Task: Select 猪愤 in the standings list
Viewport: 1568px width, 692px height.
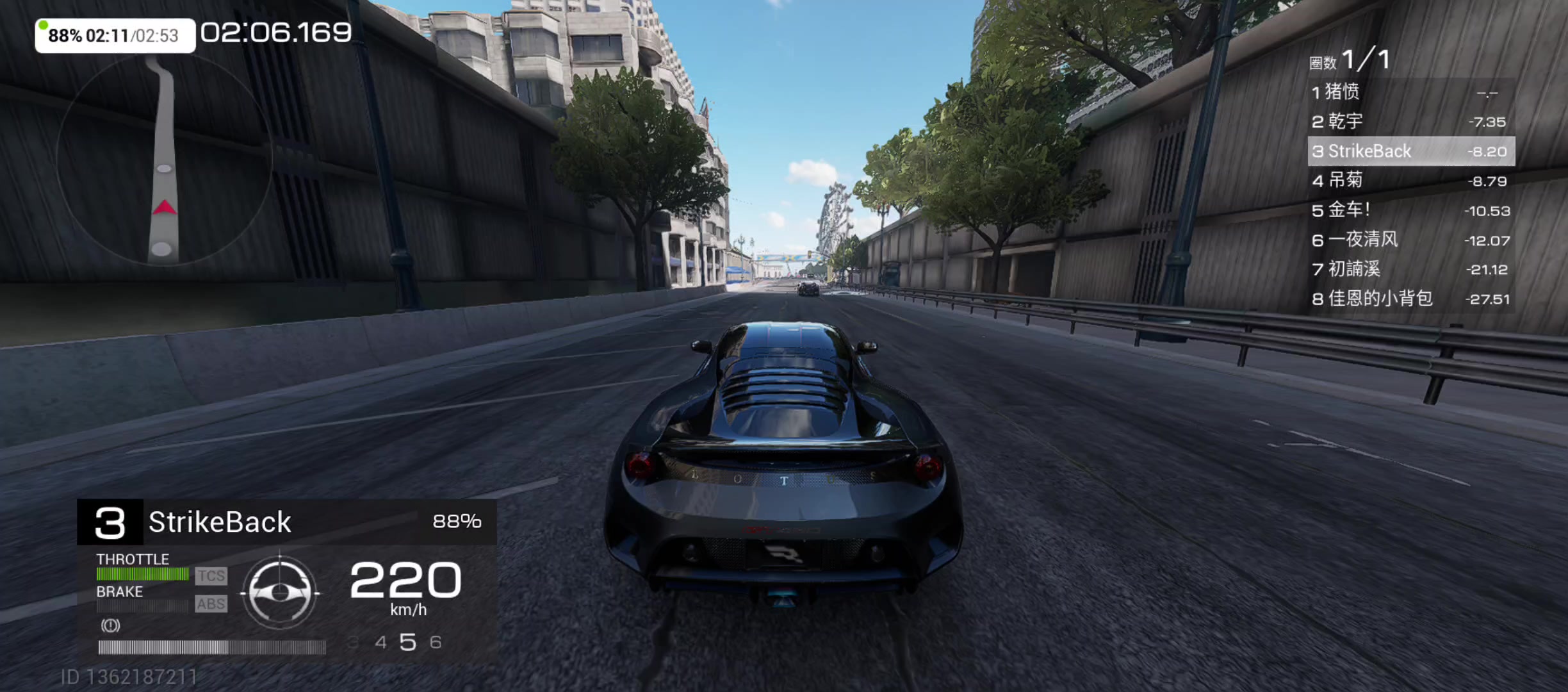Action: [x=1410, y=92]
